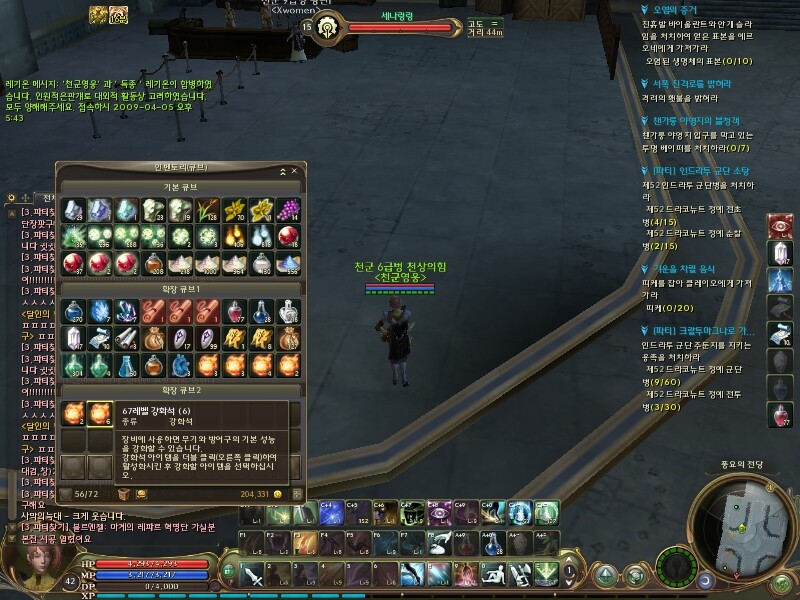
Task: Click the kinah gold coin icon
Action: 278,494
